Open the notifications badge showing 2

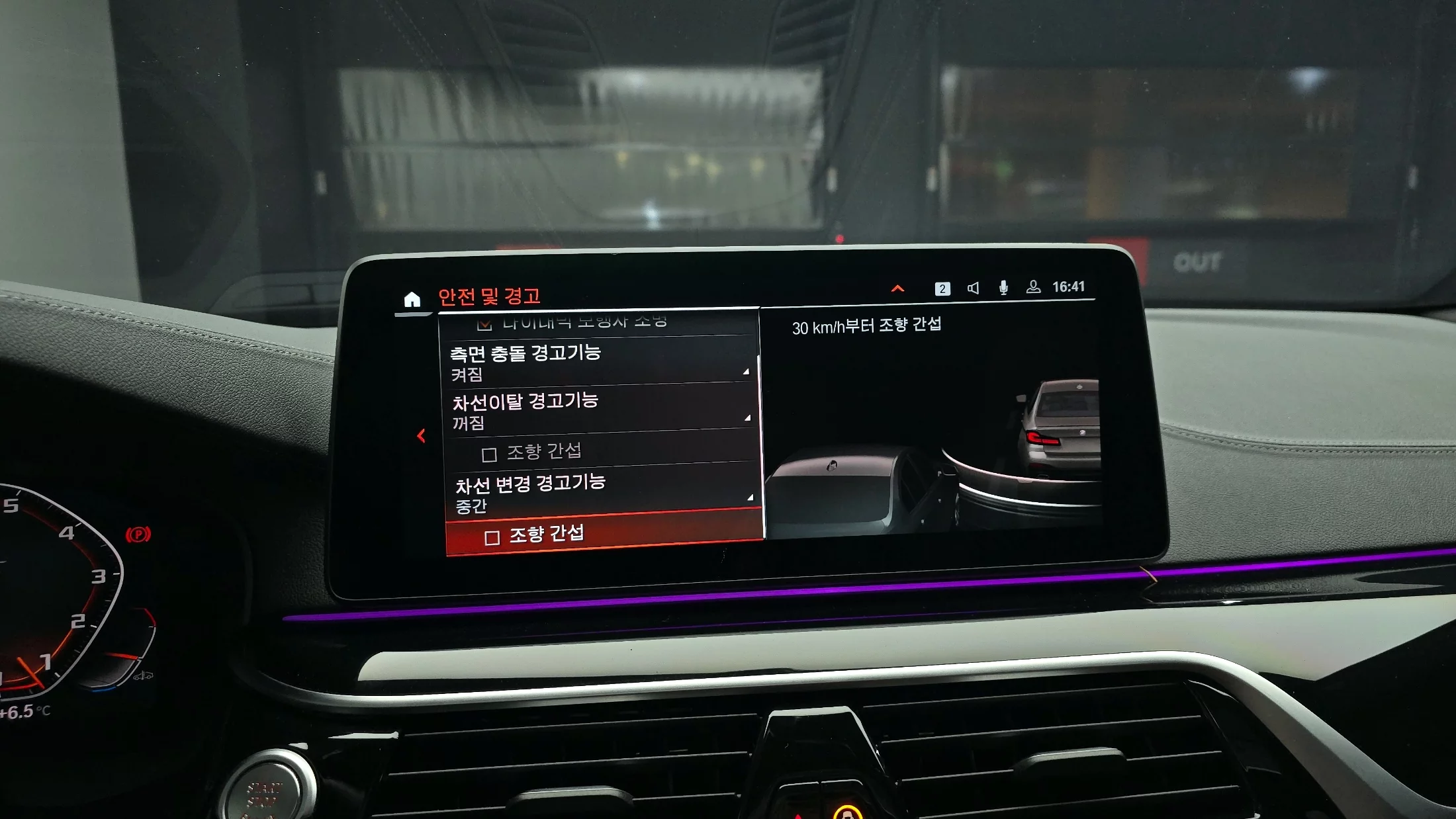[x=942, y=288]
